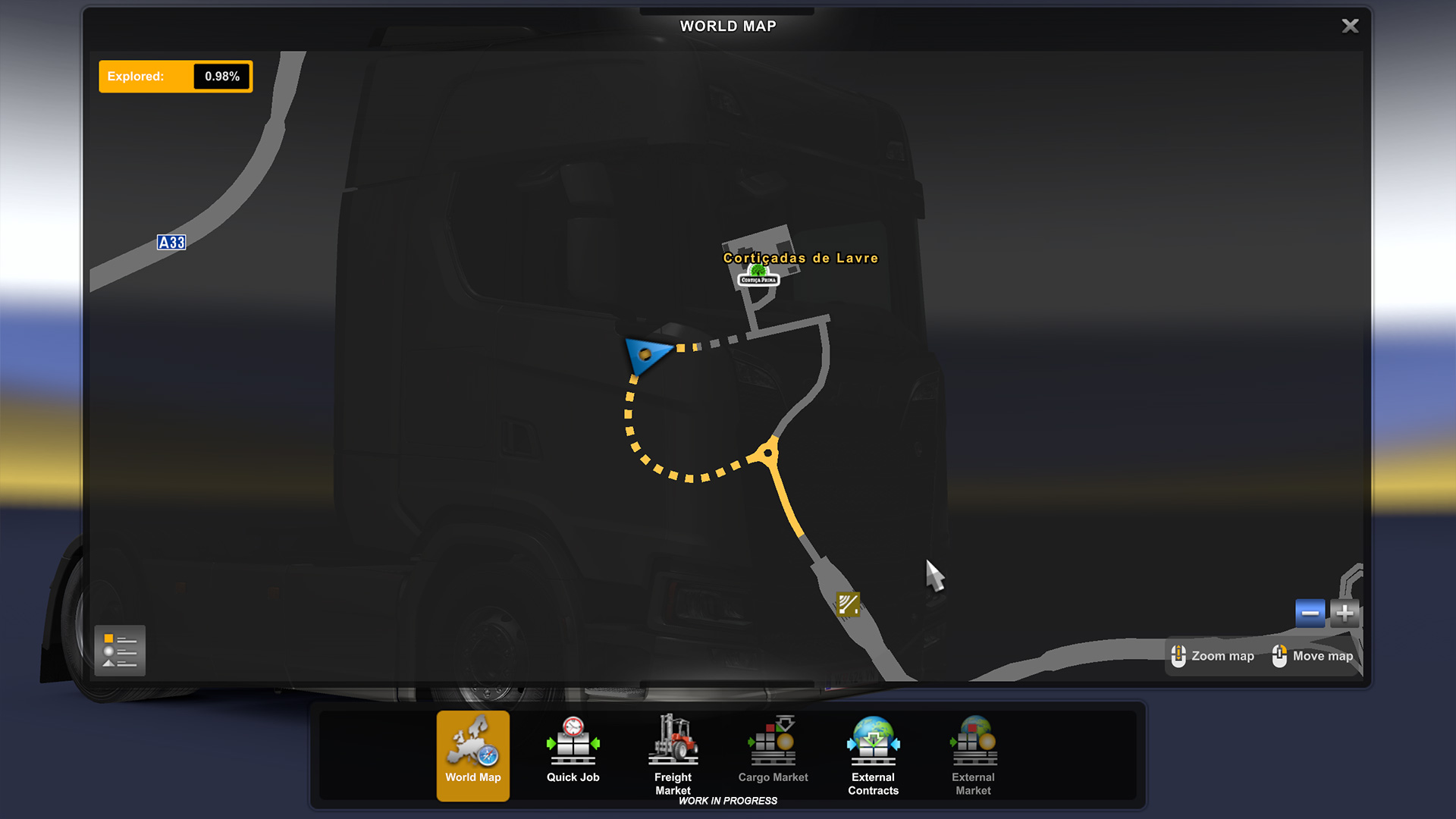The height and width of the screenshot is (819, 1456).
Task: Click the A33 road sign label
Action: tap(171, 243)
